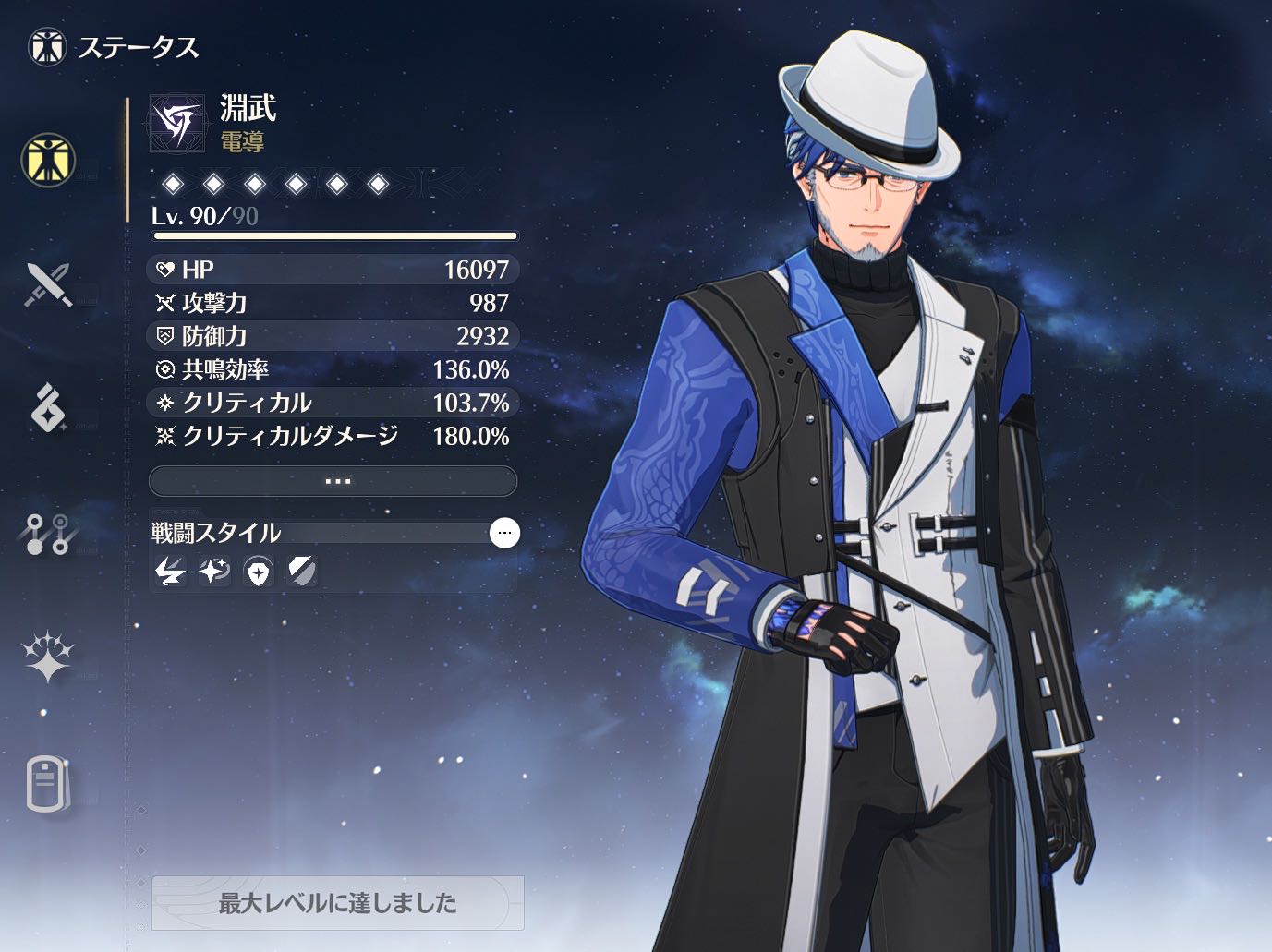The height and width of the screenshot is (952, 1272).
Task: Click the striped shield combat style icon
Action: pos(302,572)
